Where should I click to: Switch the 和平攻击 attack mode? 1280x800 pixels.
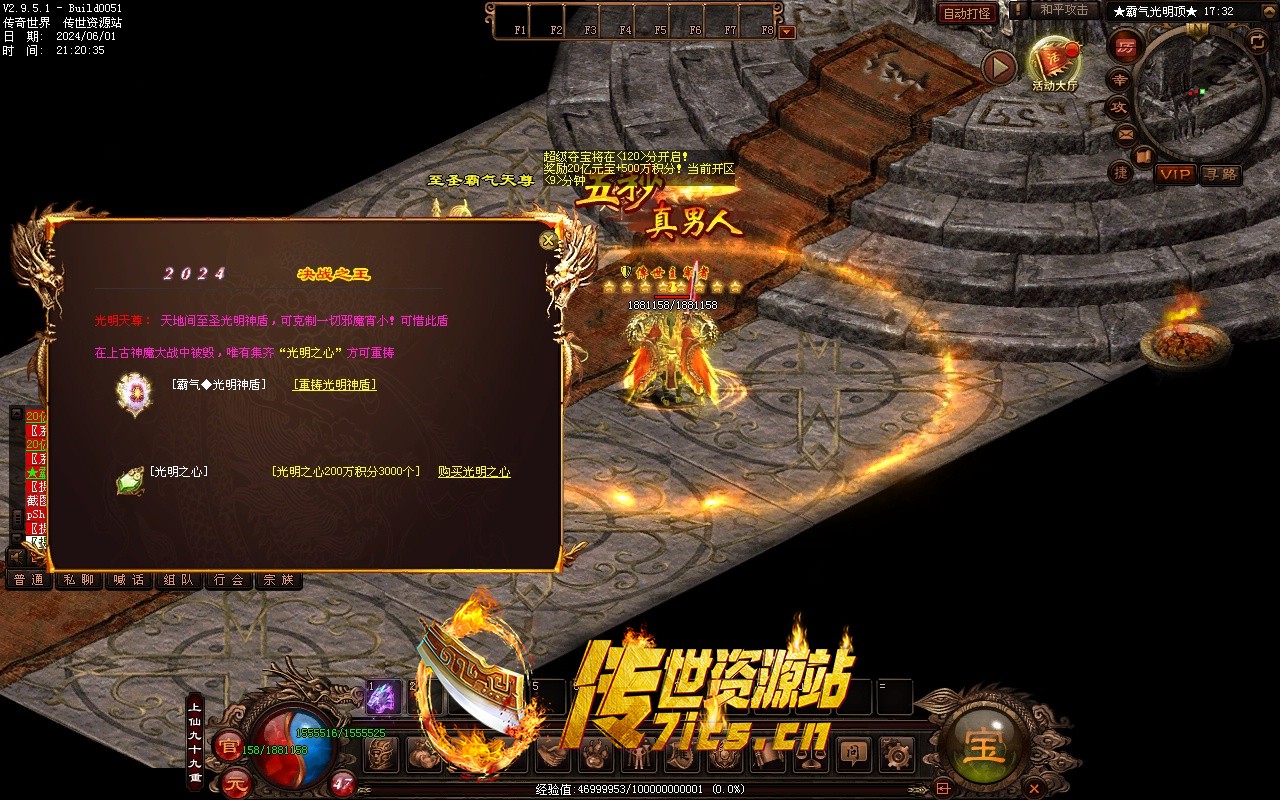pos(1064,10)
